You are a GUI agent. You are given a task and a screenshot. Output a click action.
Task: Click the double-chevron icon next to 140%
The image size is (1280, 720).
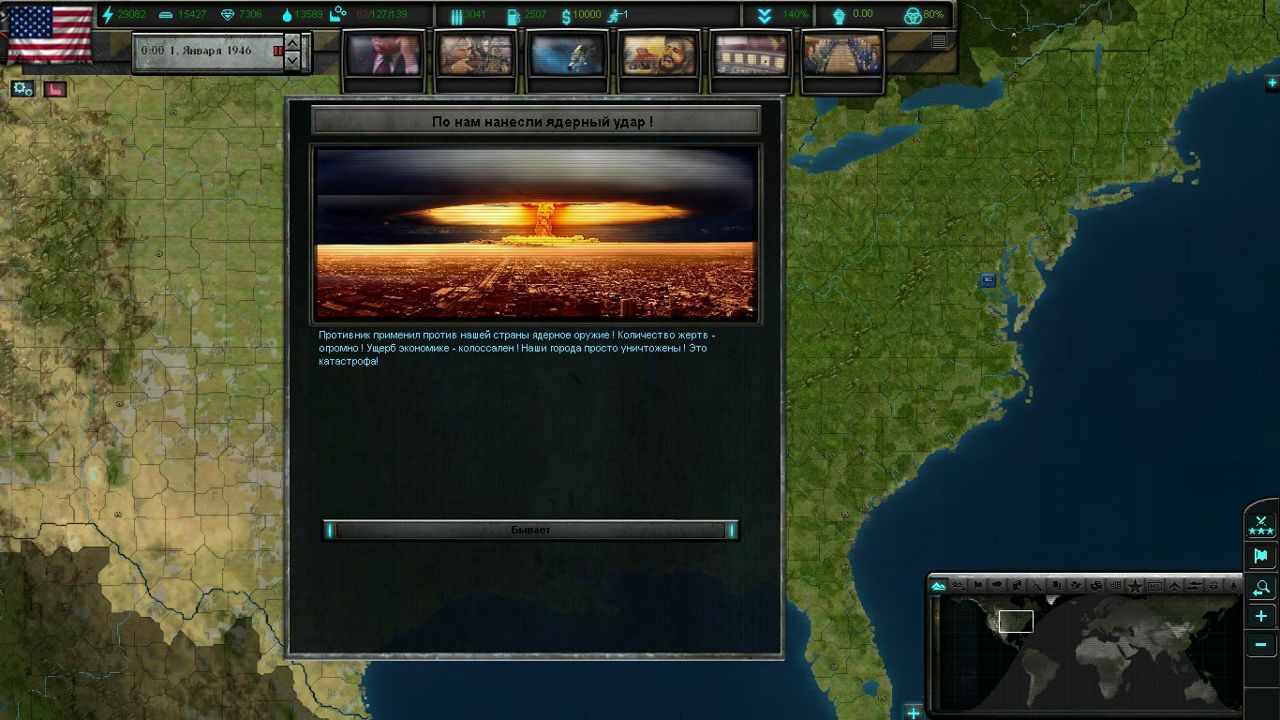(764, 14)
